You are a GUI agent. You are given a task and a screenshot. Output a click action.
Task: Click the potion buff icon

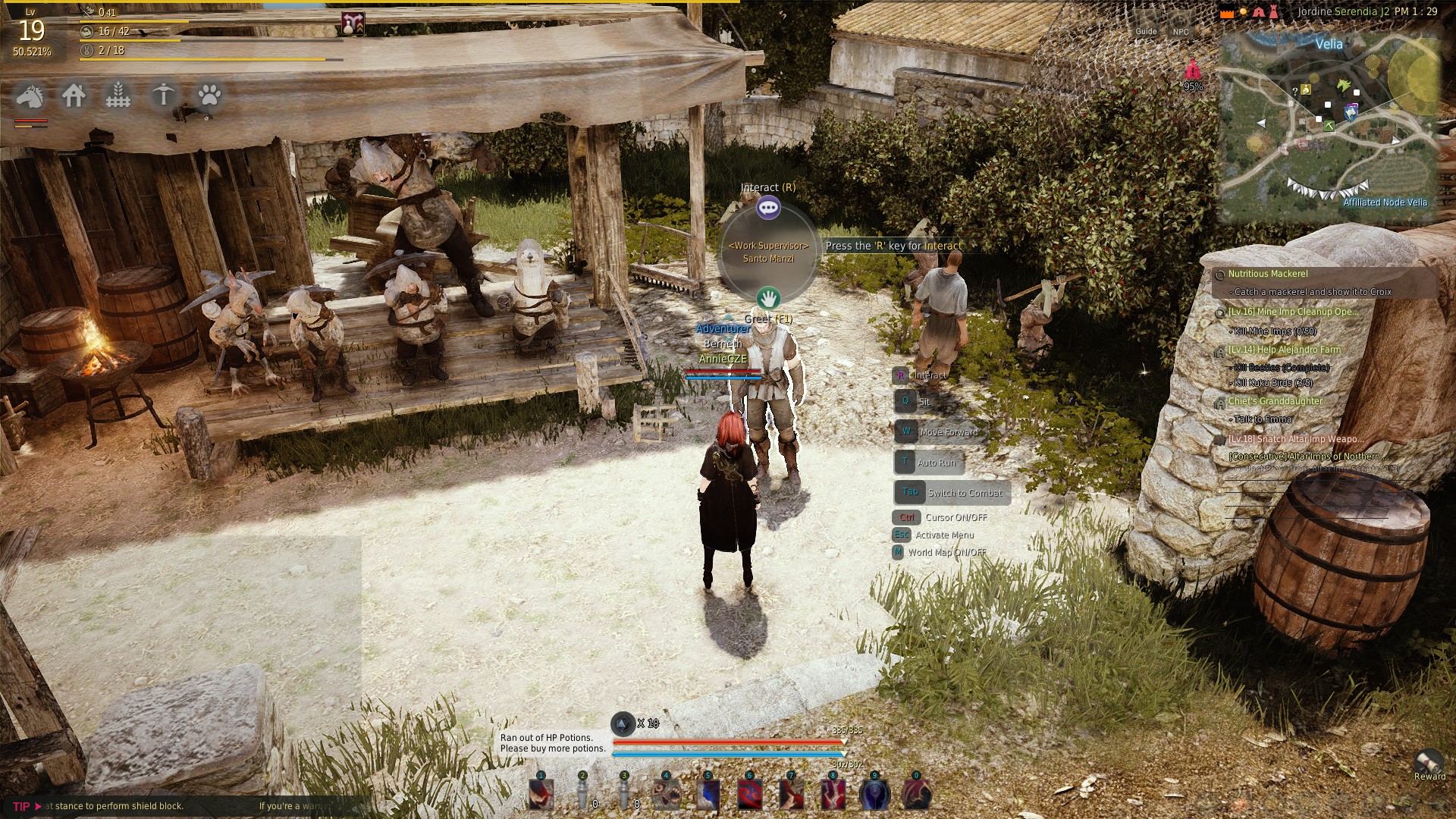[352, 24]
